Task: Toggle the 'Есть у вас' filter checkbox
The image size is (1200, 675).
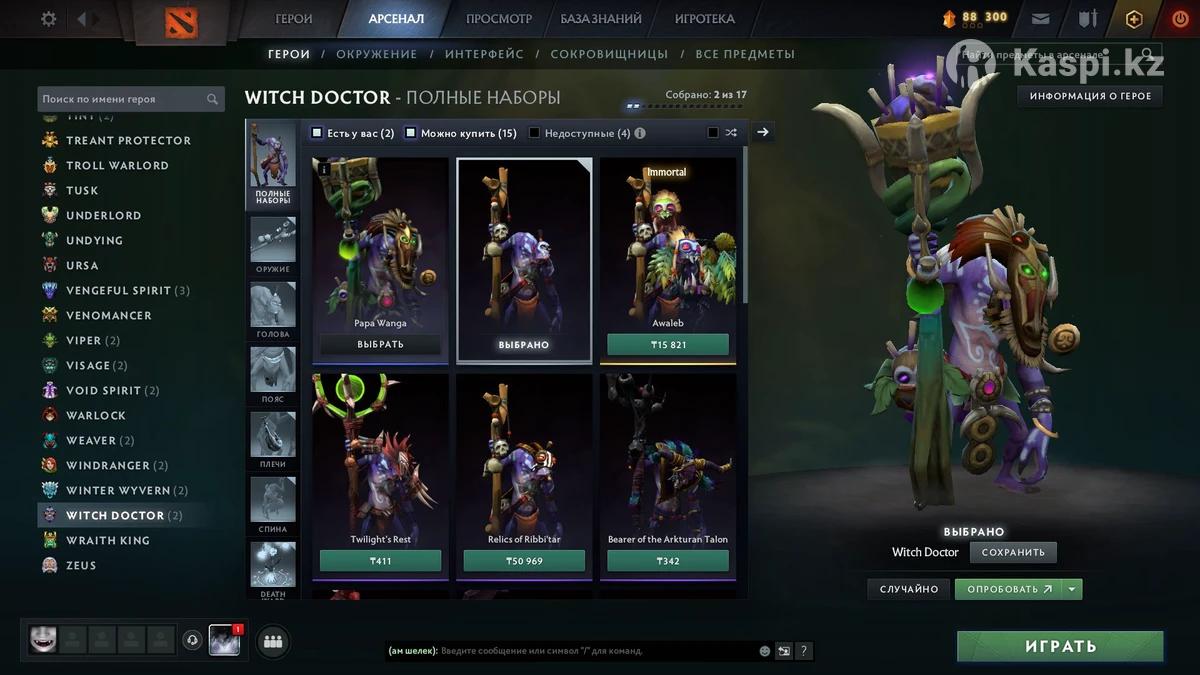Action: click(x=317, y=133)
